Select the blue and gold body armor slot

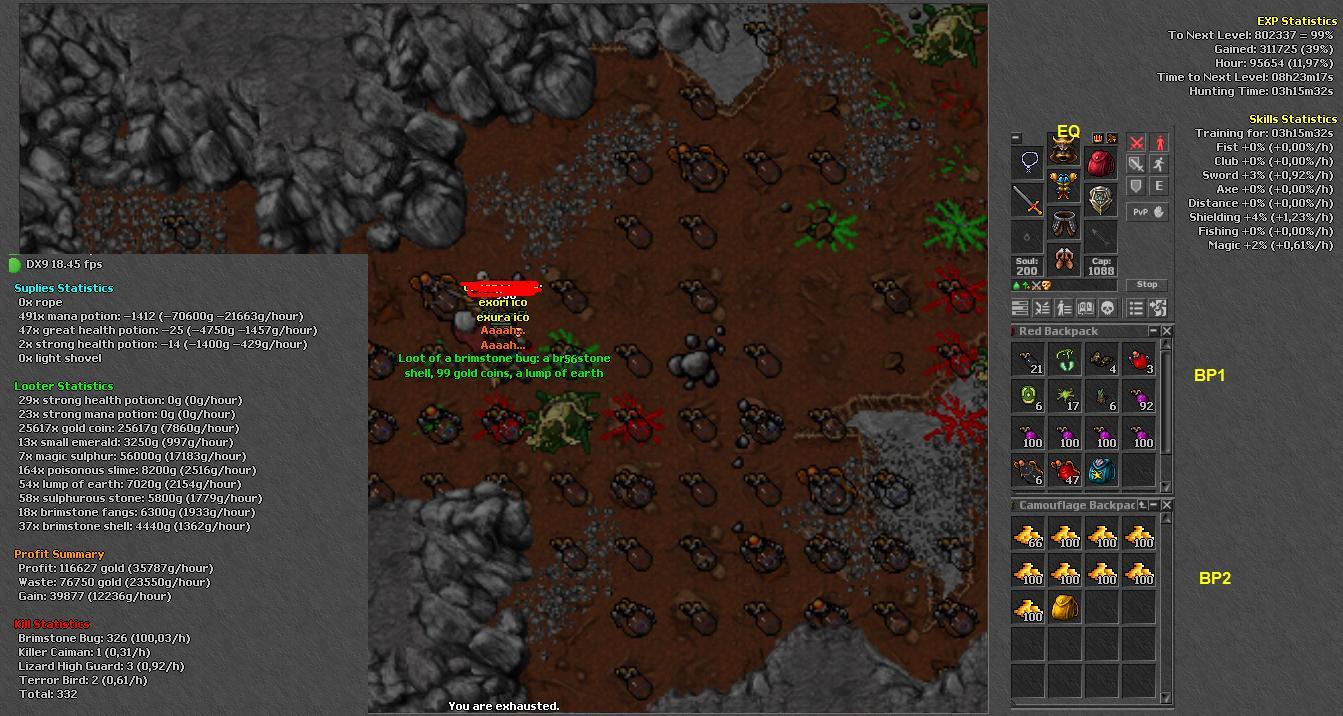pos(1064,186)
